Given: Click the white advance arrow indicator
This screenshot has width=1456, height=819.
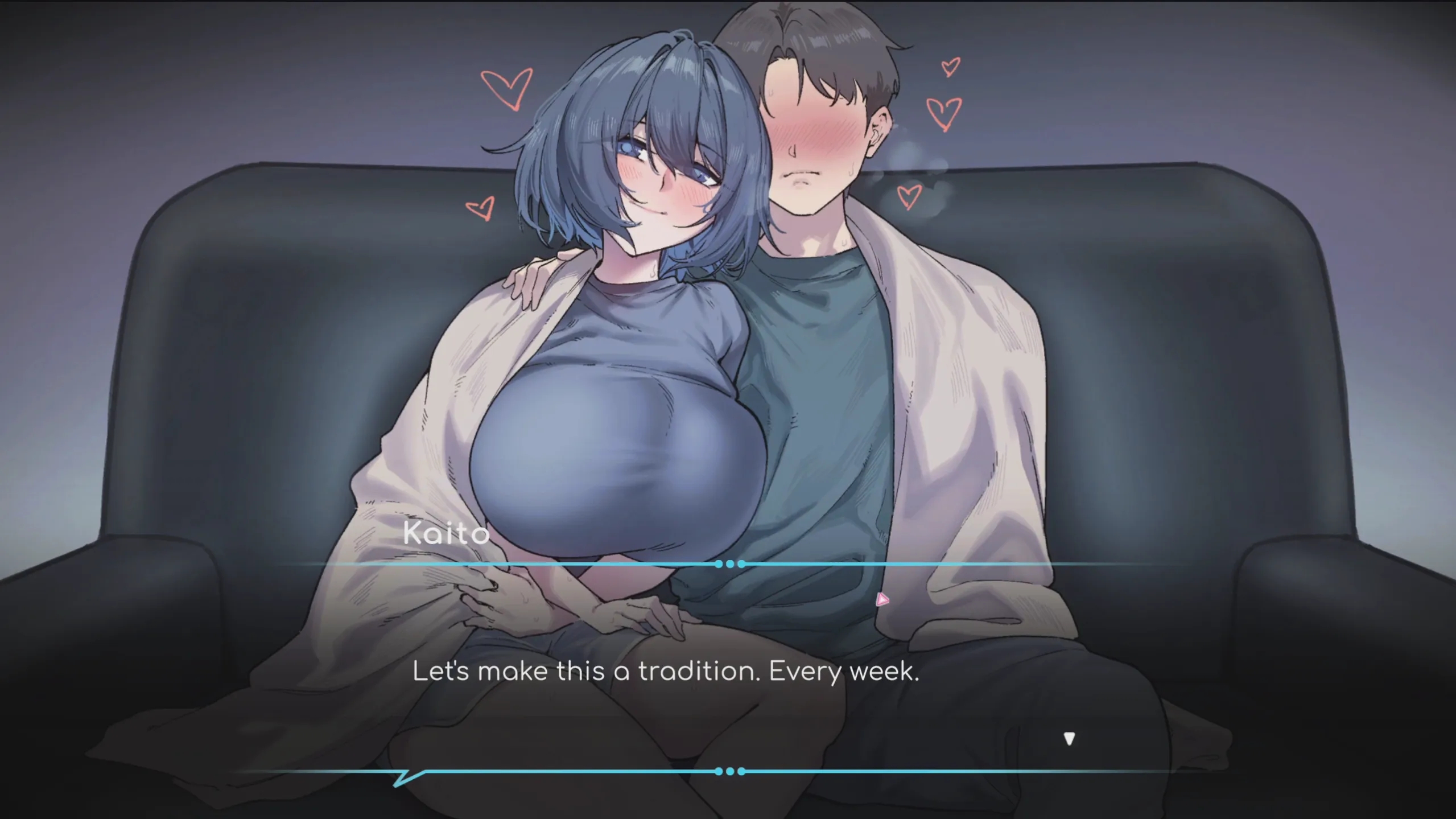Looking at the screenshot, I should coord(1069,738).
